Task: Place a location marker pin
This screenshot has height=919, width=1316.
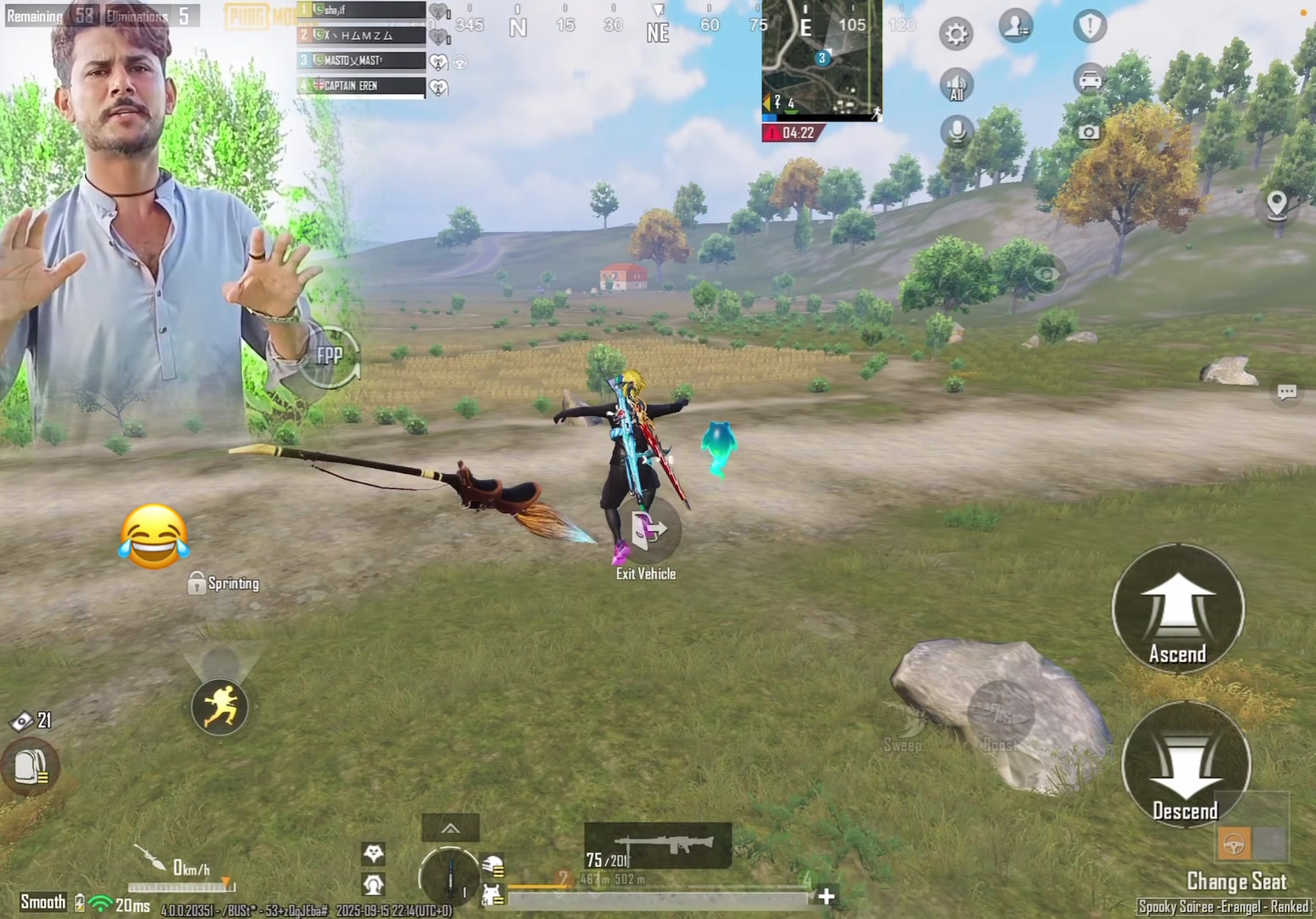Action: 1276,205
